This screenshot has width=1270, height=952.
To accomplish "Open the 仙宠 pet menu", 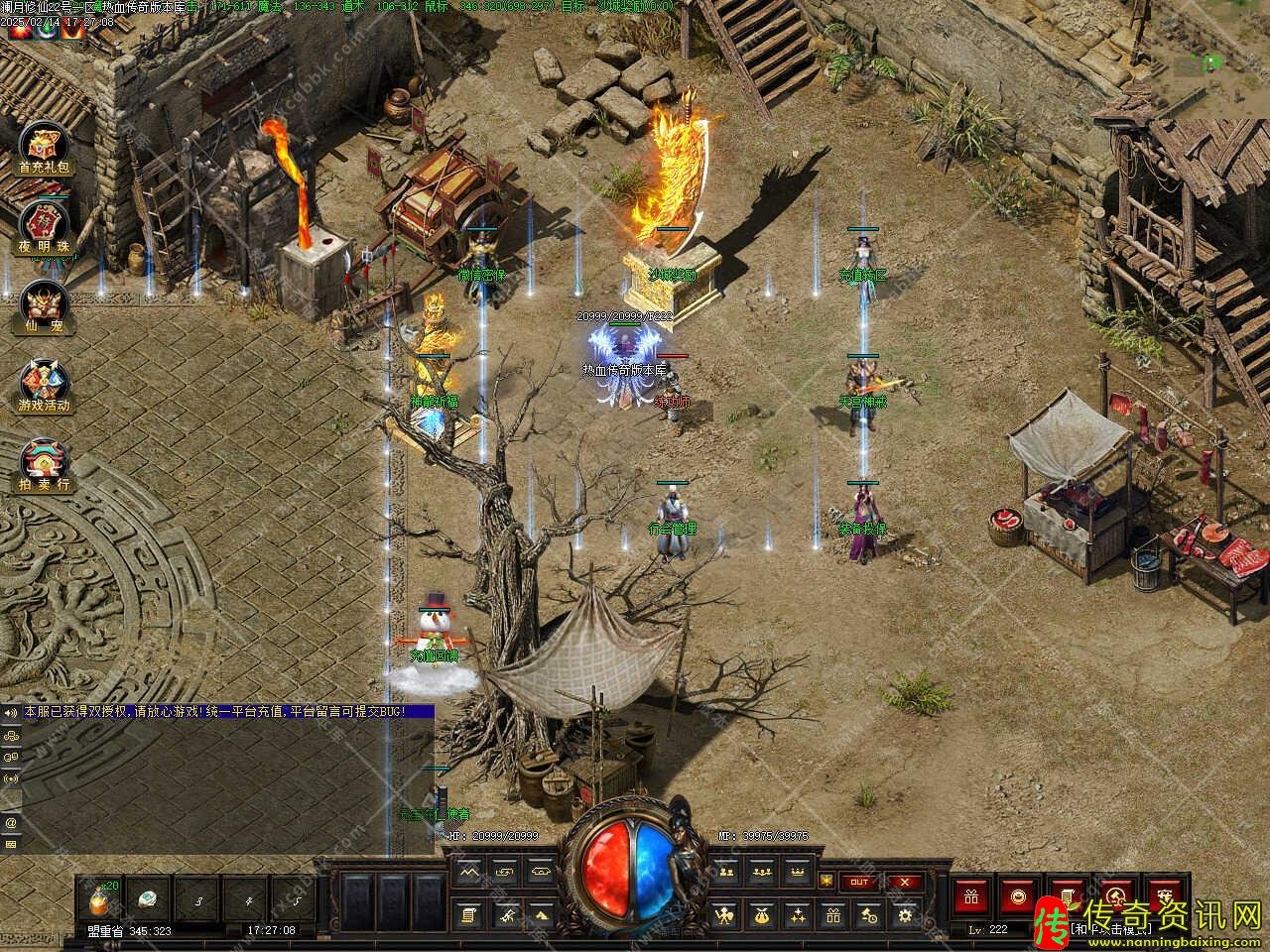I will pos(44,303).
